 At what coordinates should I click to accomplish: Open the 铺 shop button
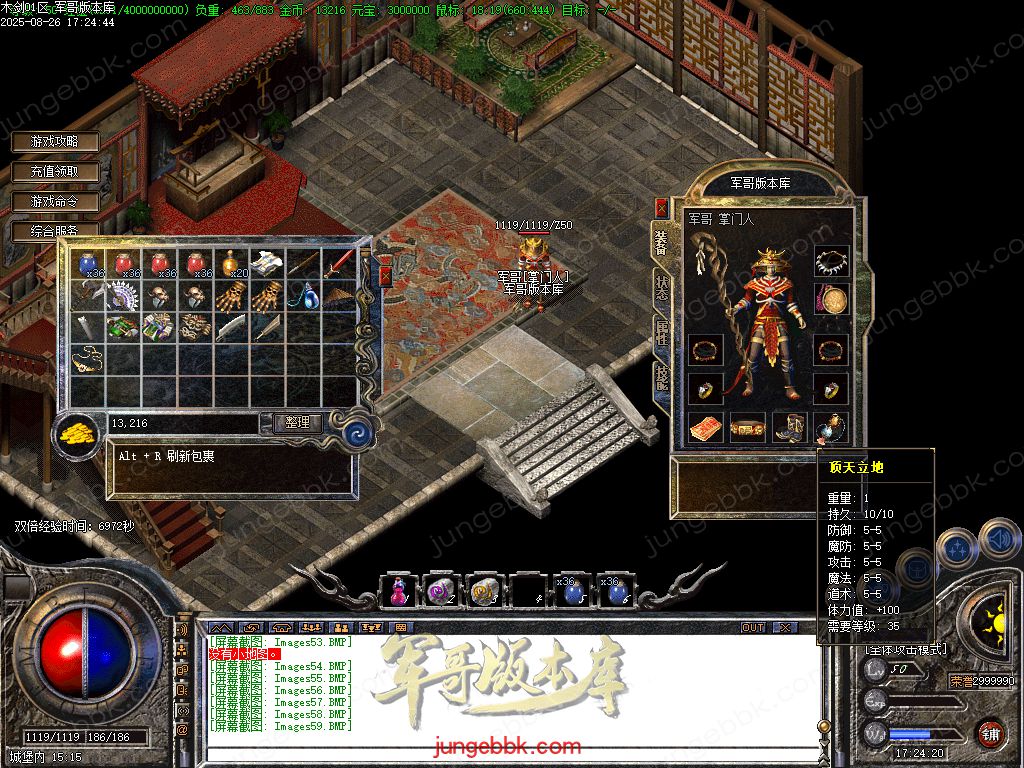[x=990, y=734]
